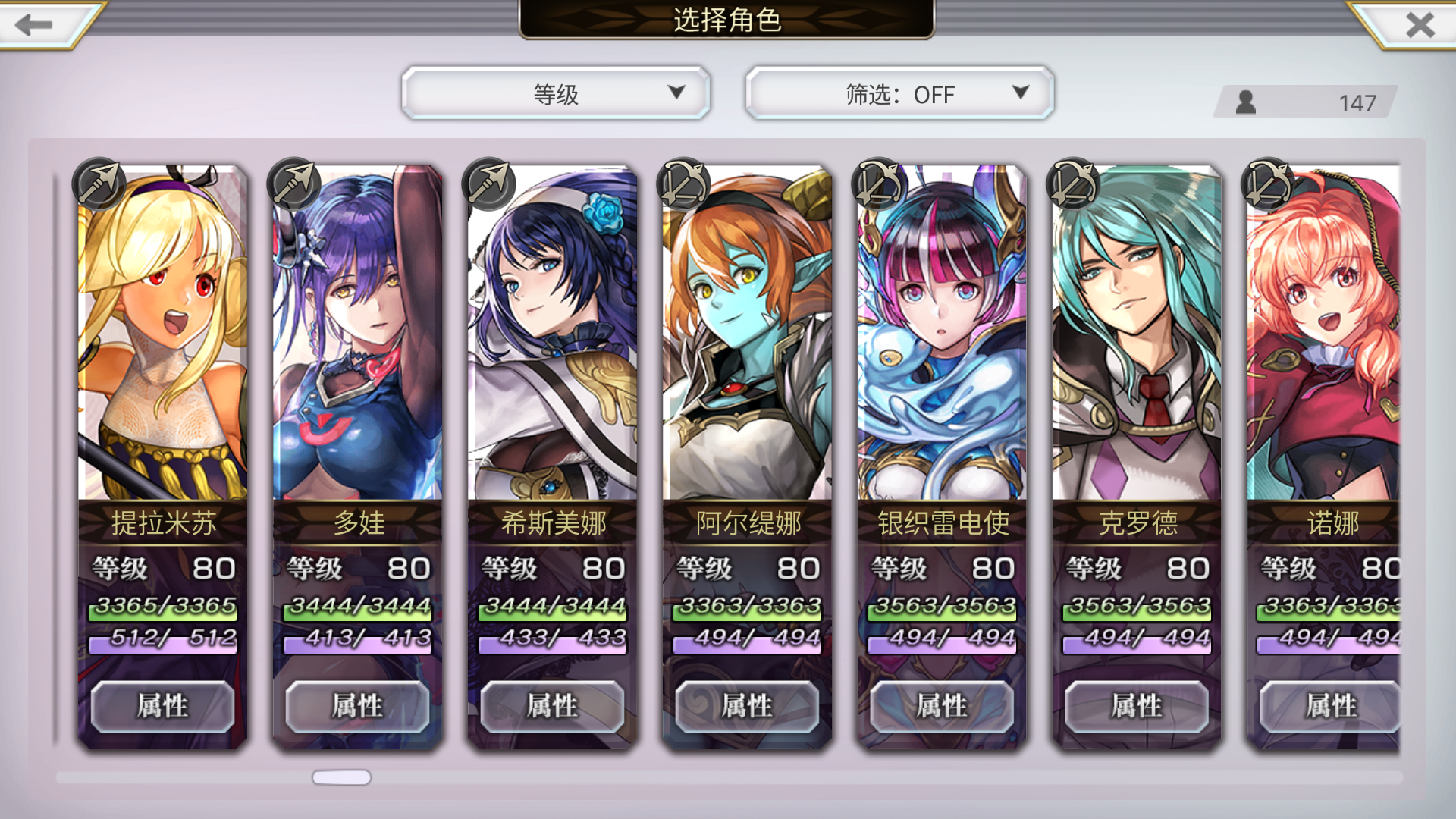Click the character count person icon

[1244, 101]
